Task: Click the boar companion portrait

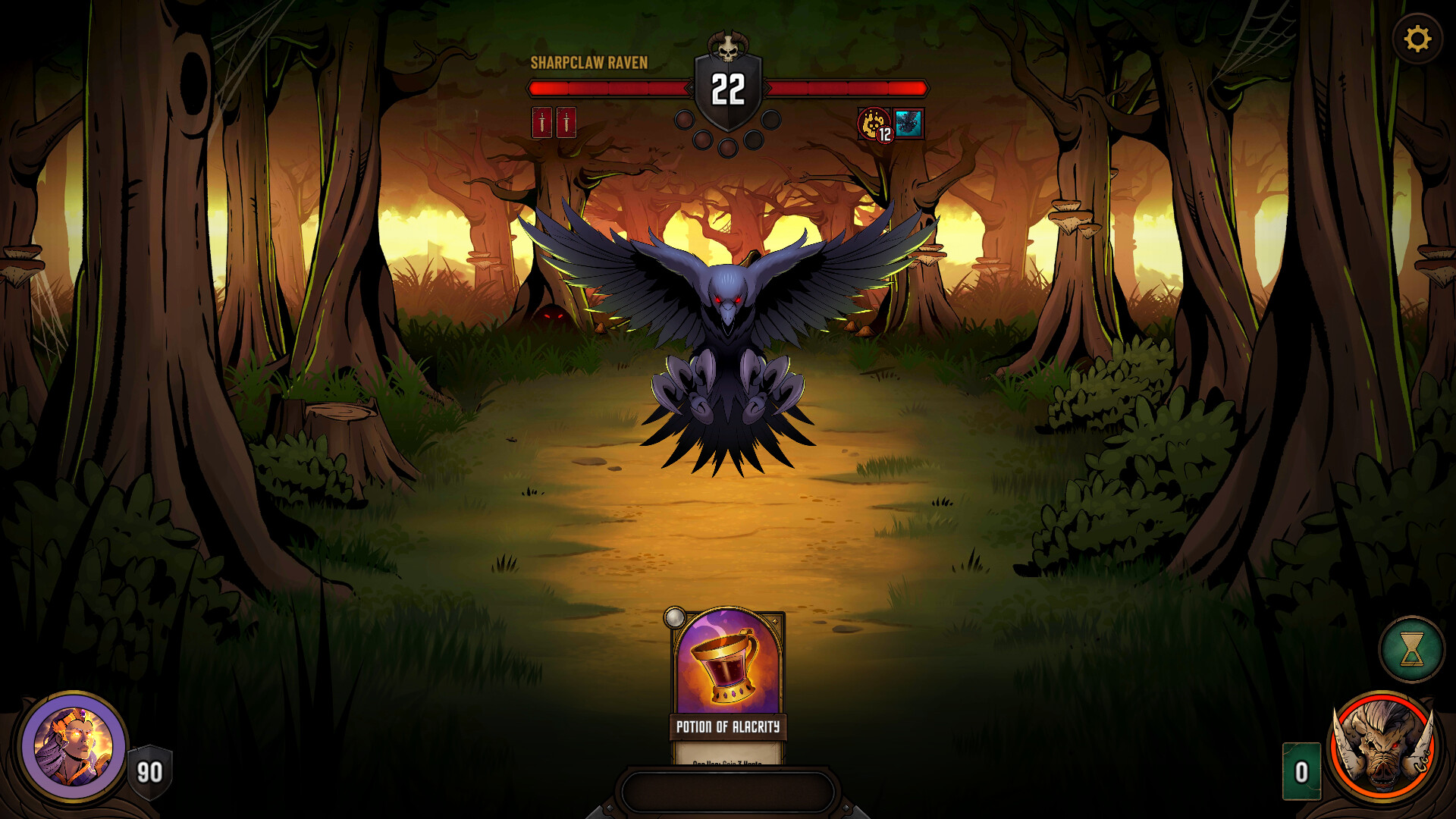Action: pos(1383,746)
